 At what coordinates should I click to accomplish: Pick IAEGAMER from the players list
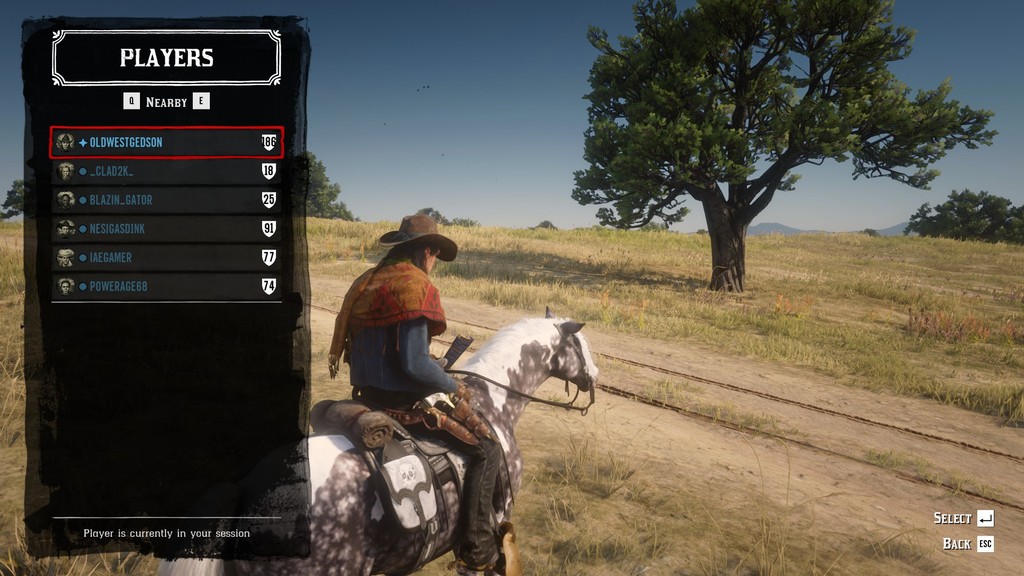click(166, 258)
